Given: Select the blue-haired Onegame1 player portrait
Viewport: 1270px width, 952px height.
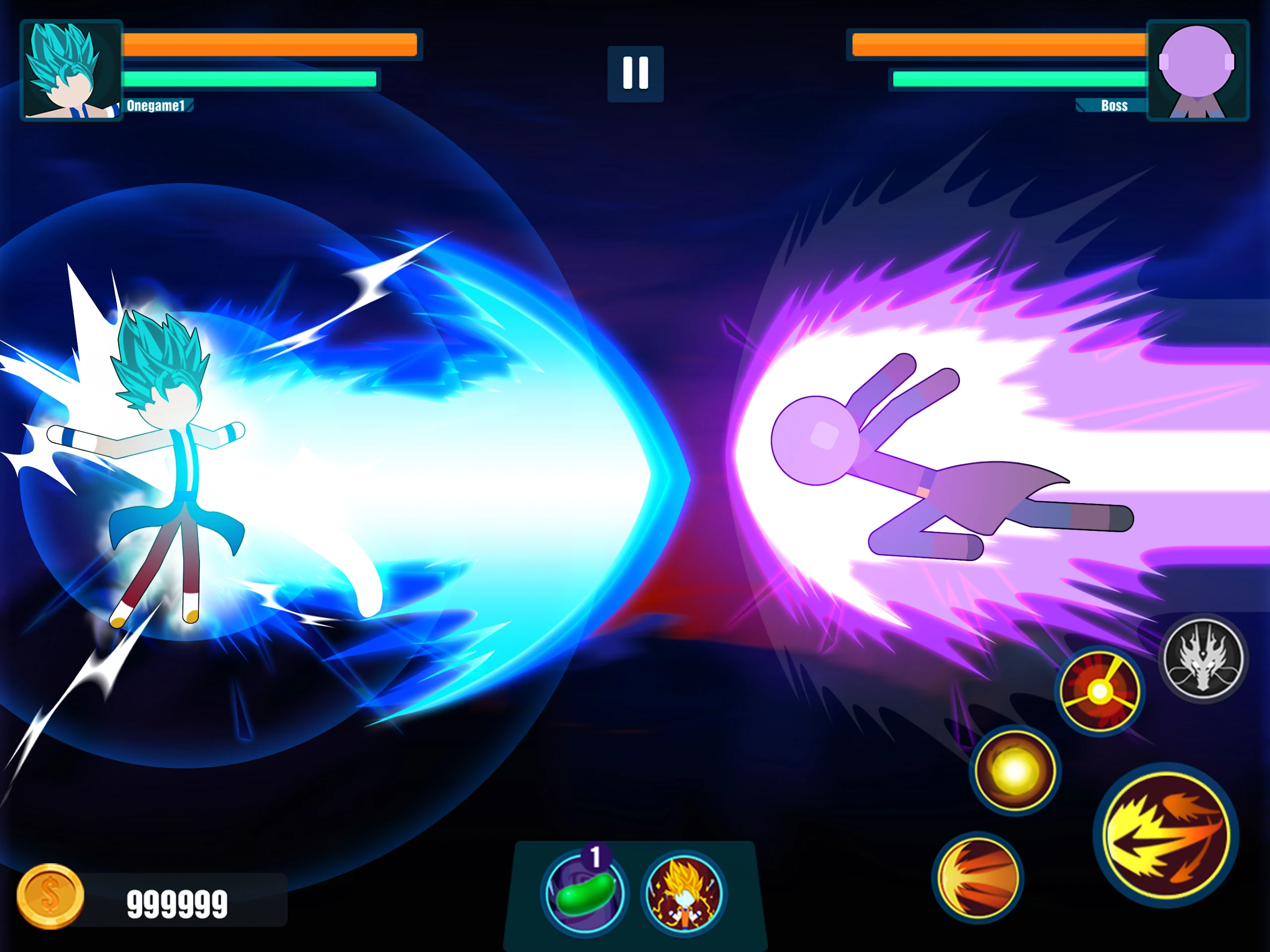Looking at the screenshot, I should pyautogui.click(x=71, y=70).
